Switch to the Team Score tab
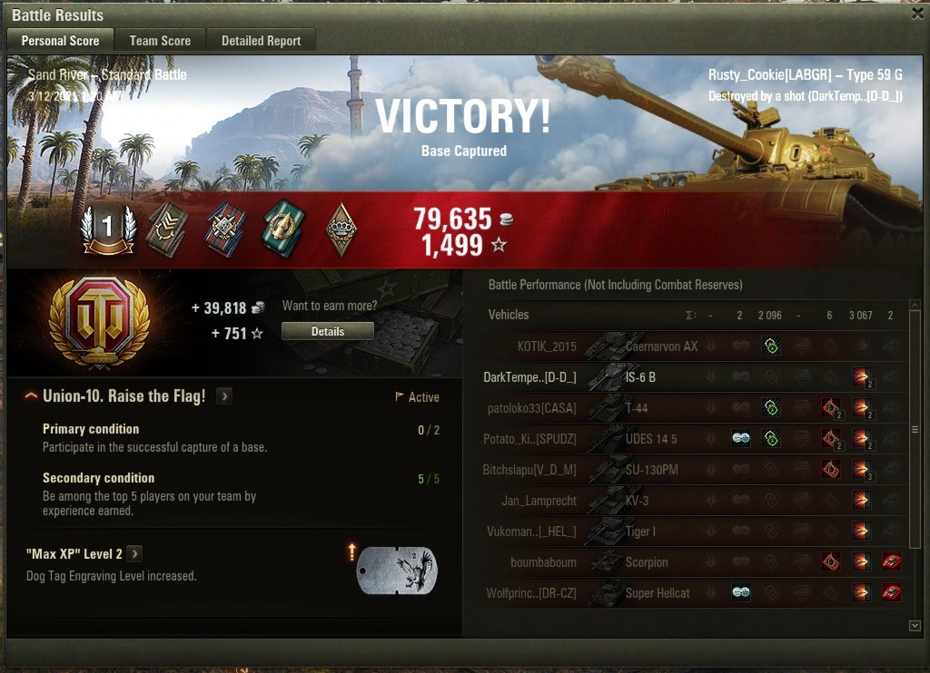The image size is (930, 673). pyautogui.click(x=160, y=40)
